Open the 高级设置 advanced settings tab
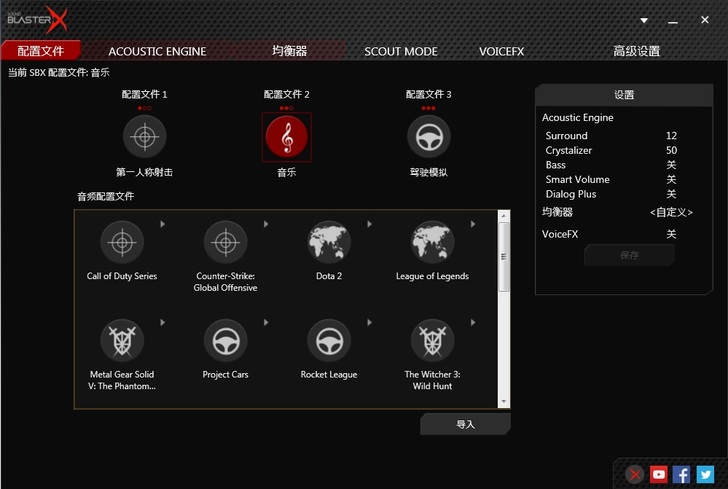728x489 pixels. point(636,51)
